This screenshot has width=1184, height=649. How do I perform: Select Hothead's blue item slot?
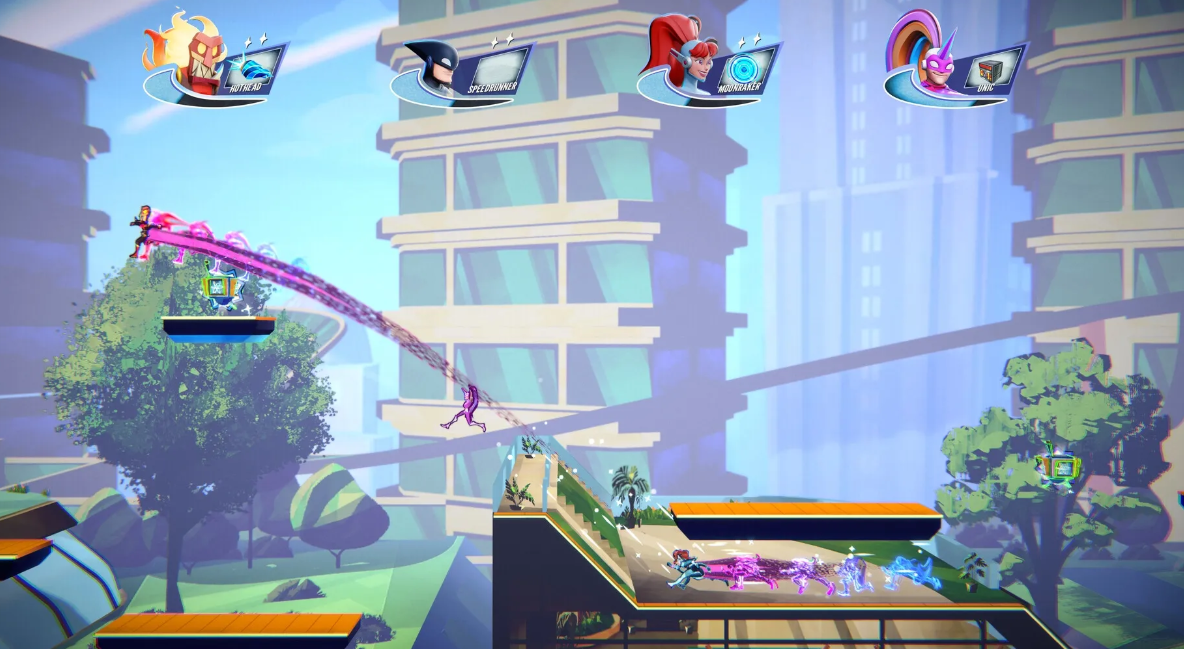(x=247, y=68)
